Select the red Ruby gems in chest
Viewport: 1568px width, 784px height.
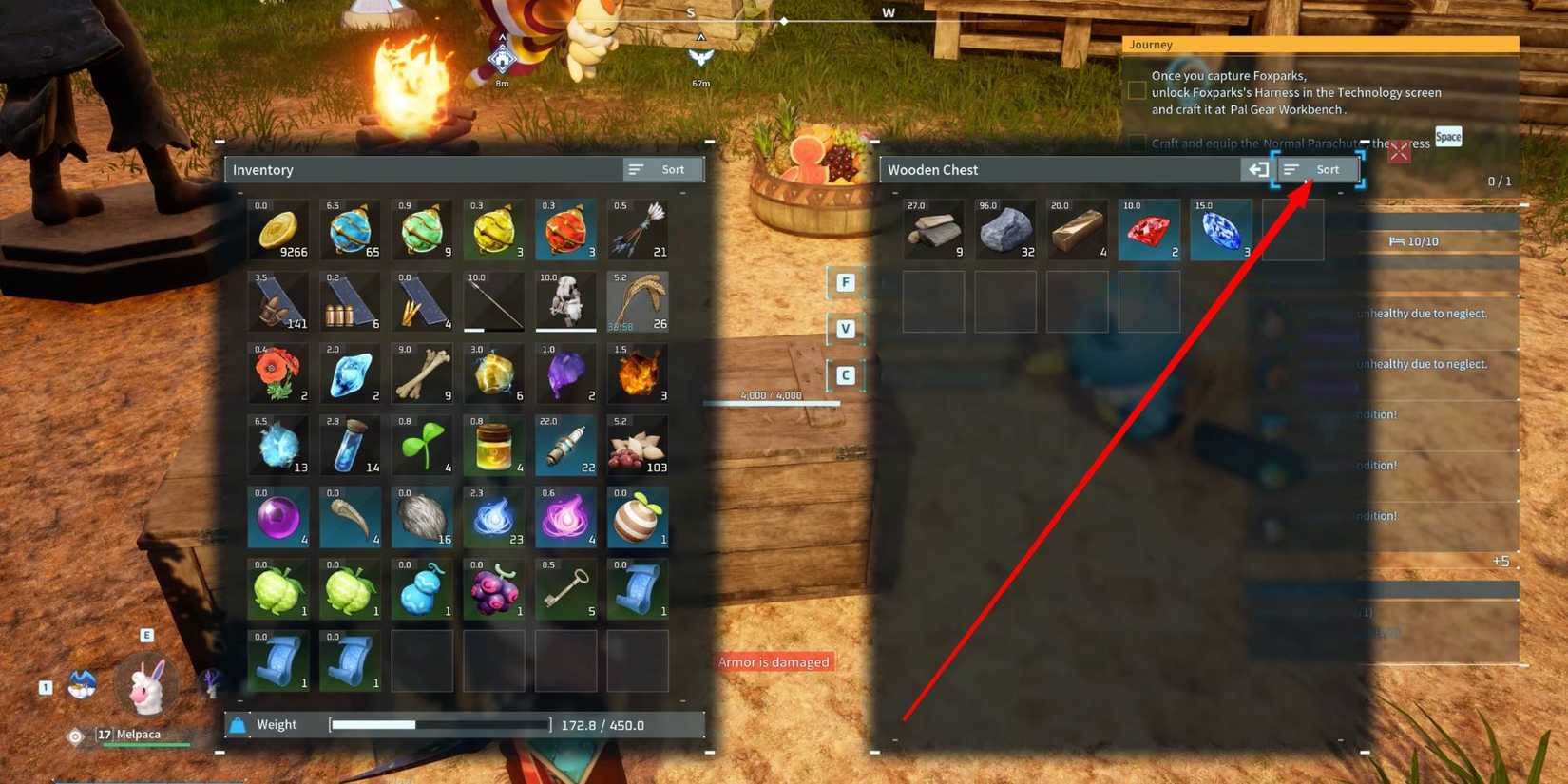click(1149, 228)
